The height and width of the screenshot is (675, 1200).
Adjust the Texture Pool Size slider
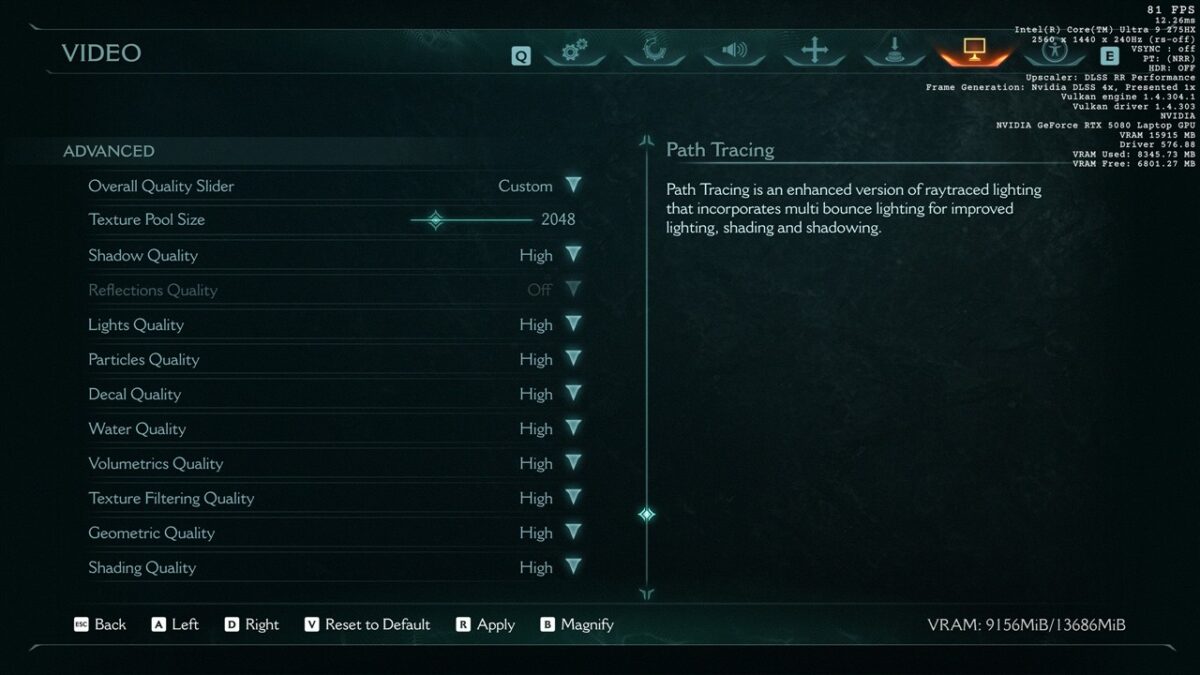point(436,220)
